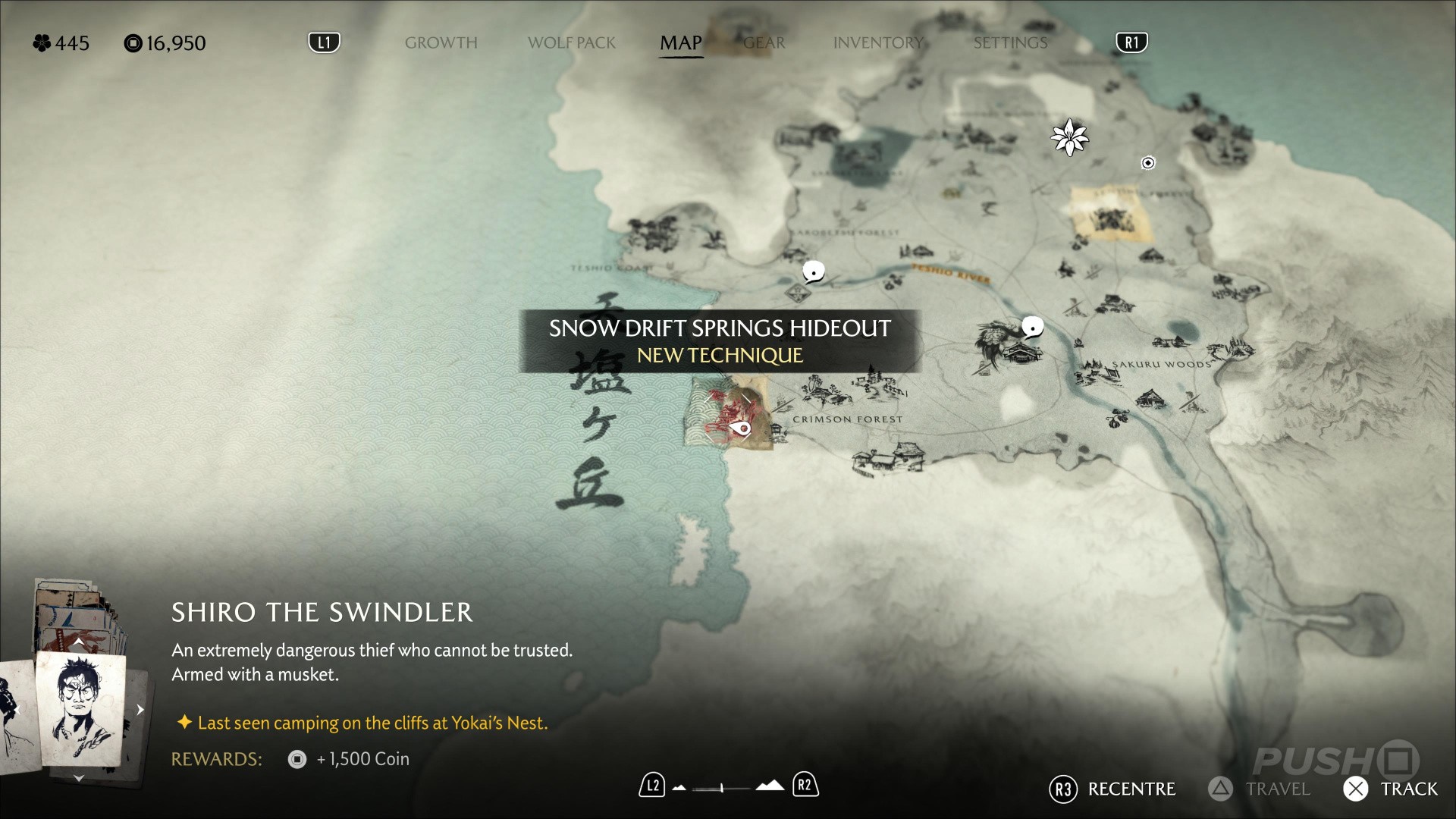Adjust the map zoom slider
The image size is (1456, 819).
click(722, 788)
